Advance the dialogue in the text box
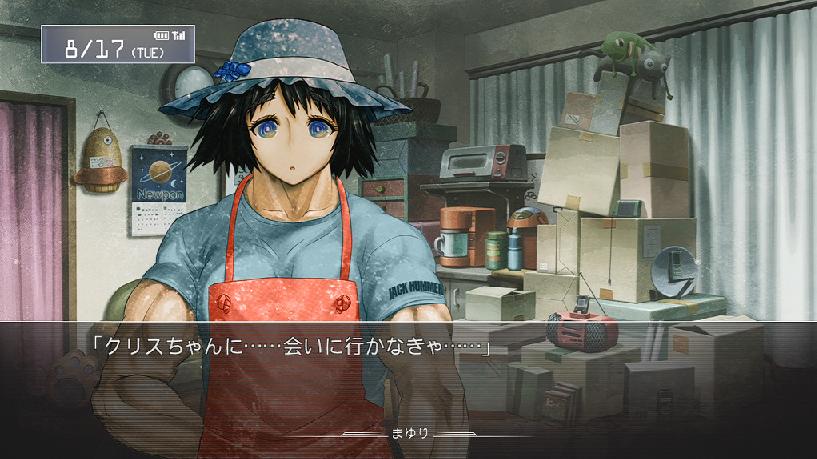The image size is (817, 459). click(x=408, y=375)
